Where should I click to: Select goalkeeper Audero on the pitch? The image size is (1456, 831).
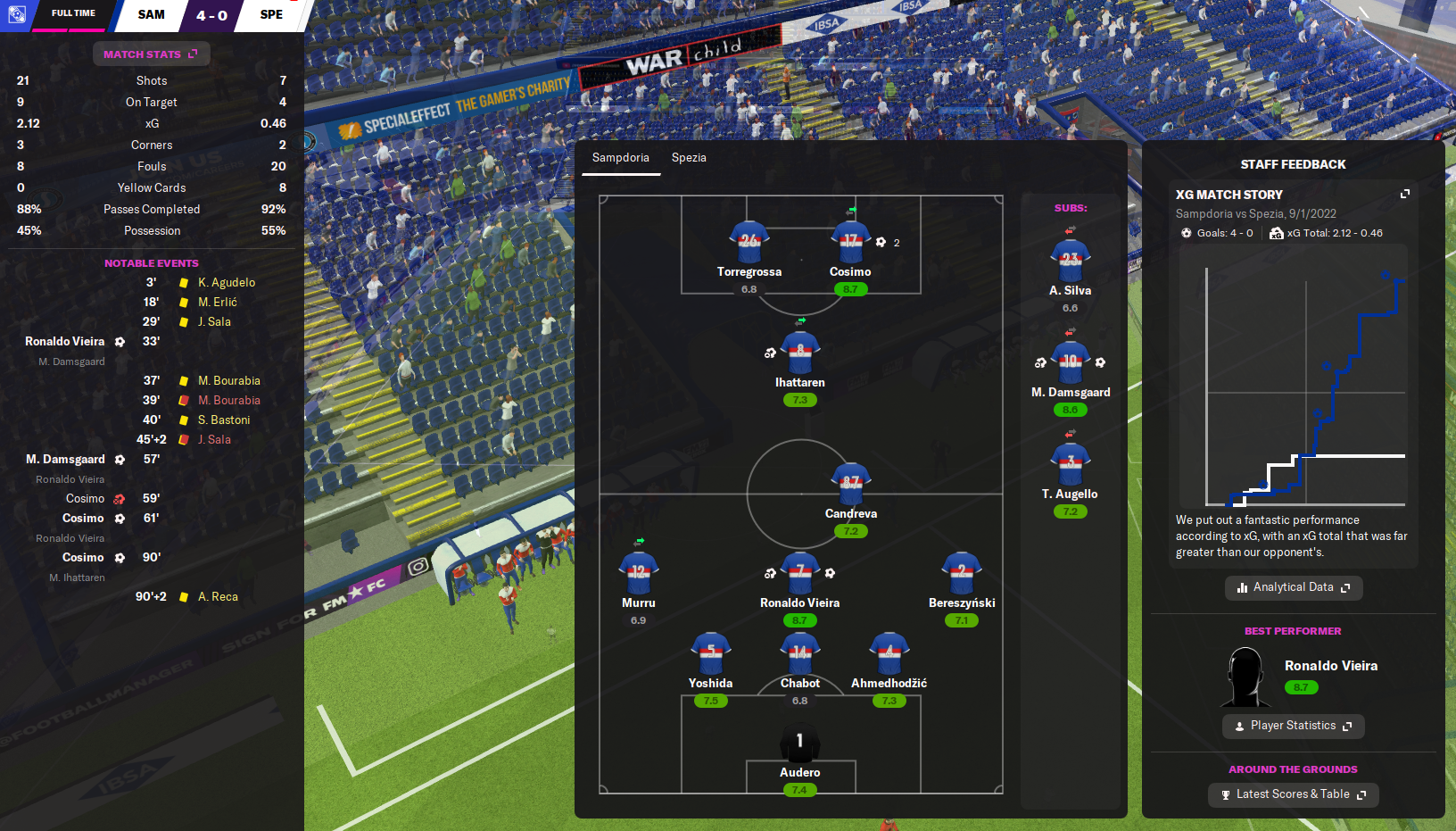[x=799, y=744]
